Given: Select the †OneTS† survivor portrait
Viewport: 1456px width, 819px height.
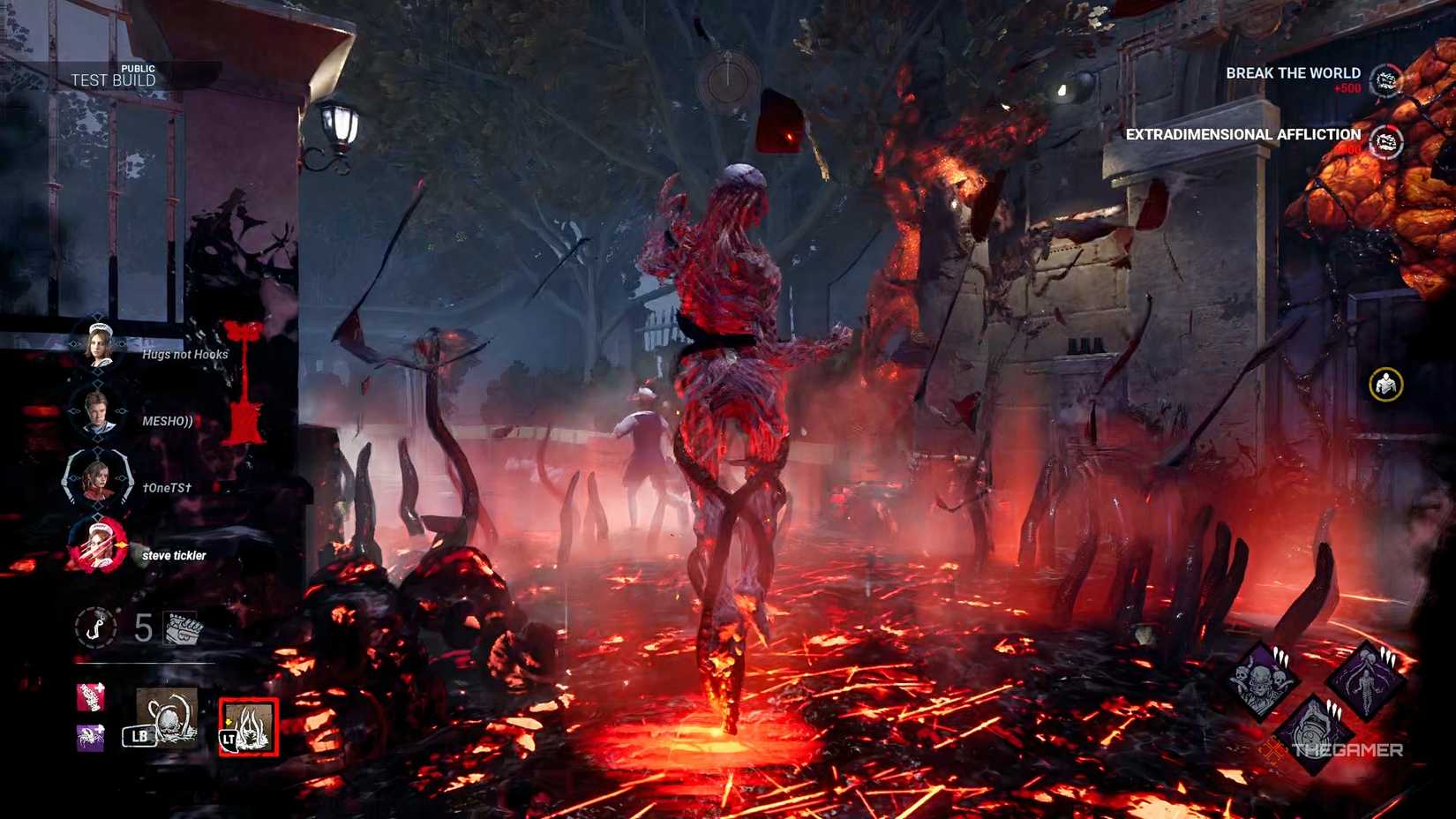Looking at the screenshot, I should tap(97, 481).
